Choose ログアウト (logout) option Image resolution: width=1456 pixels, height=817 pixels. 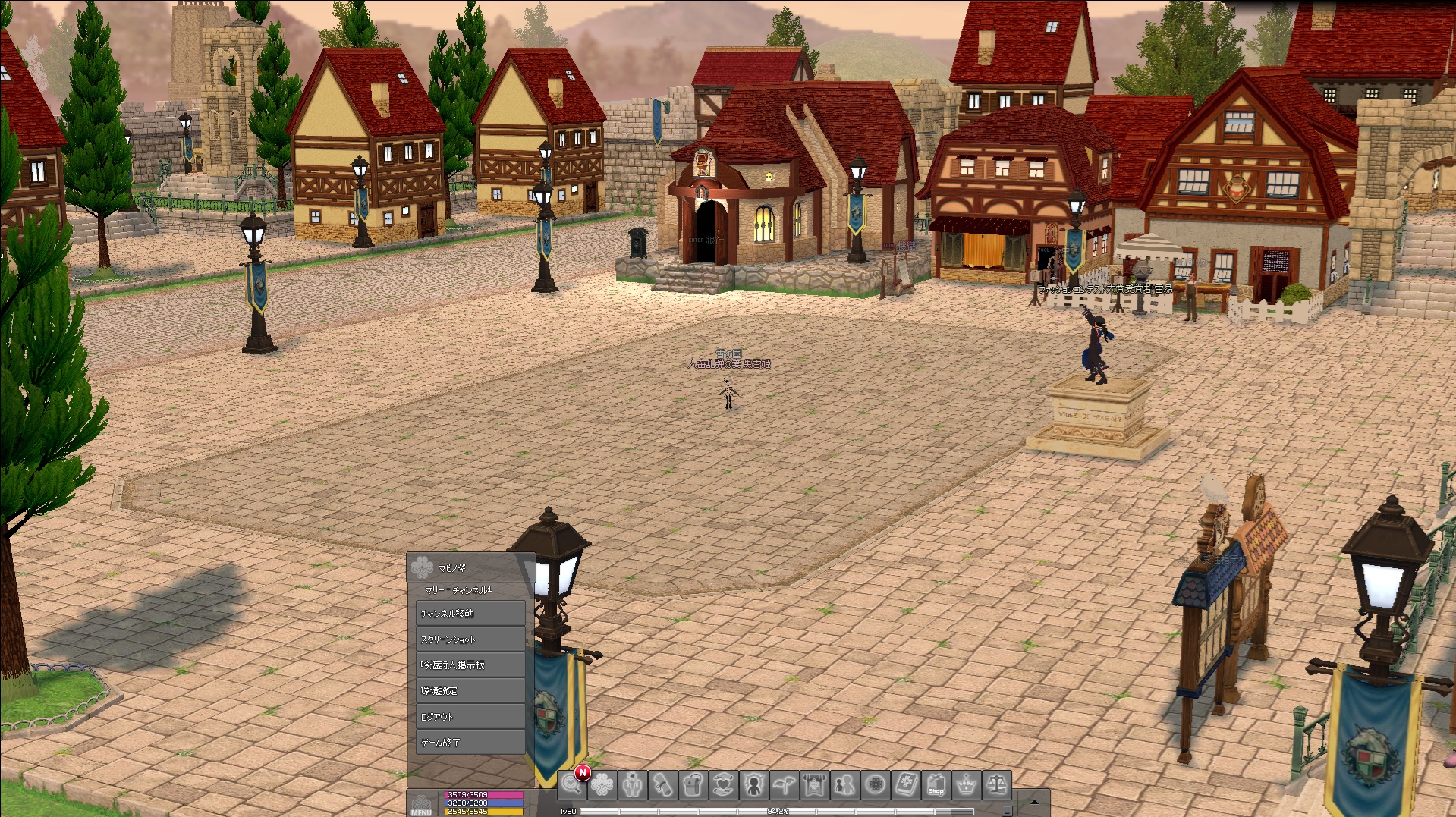(470, 716)
